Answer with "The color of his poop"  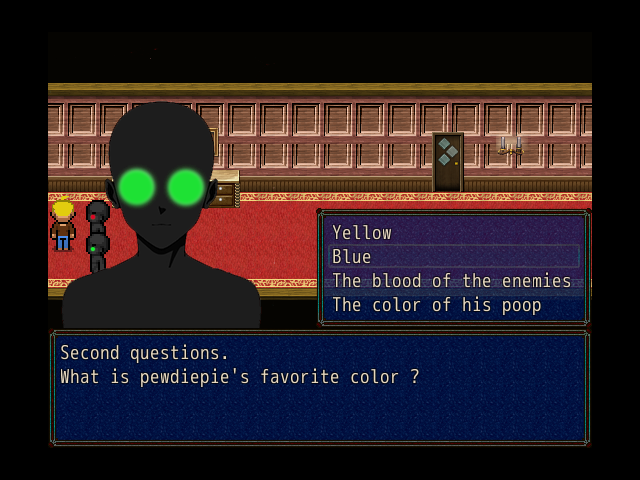pos(436,305)
